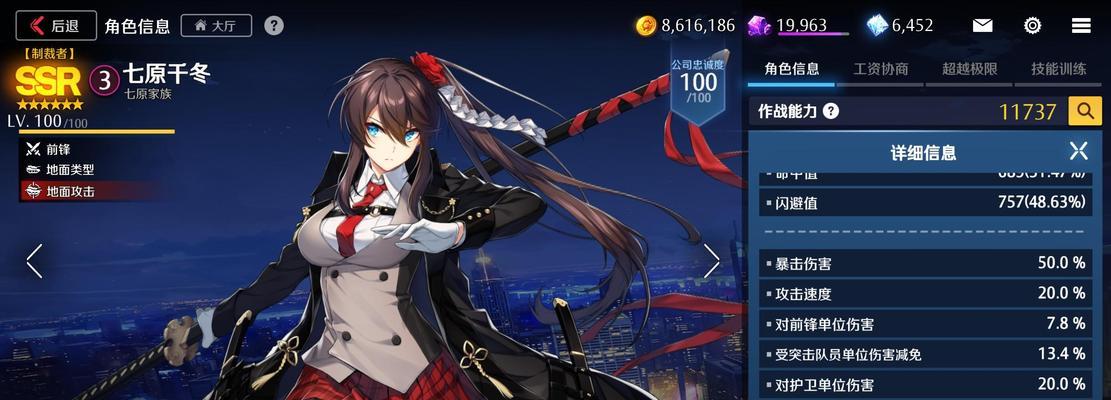Viewport: 1111px width, 400px height.
Task: Open the gear settings
Action: [1033, 25]
